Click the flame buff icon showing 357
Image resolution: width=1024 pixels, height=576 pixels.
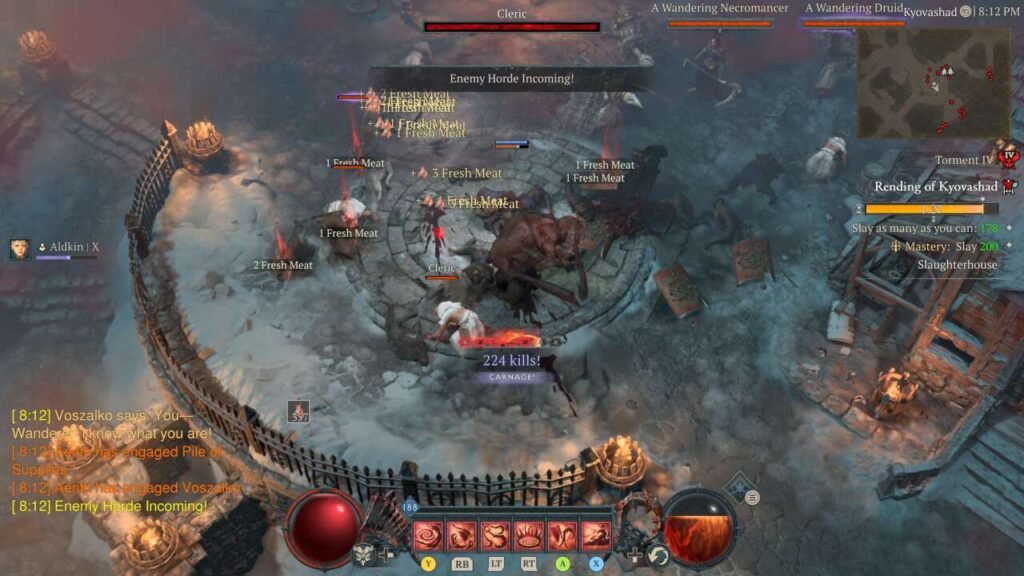298,410
